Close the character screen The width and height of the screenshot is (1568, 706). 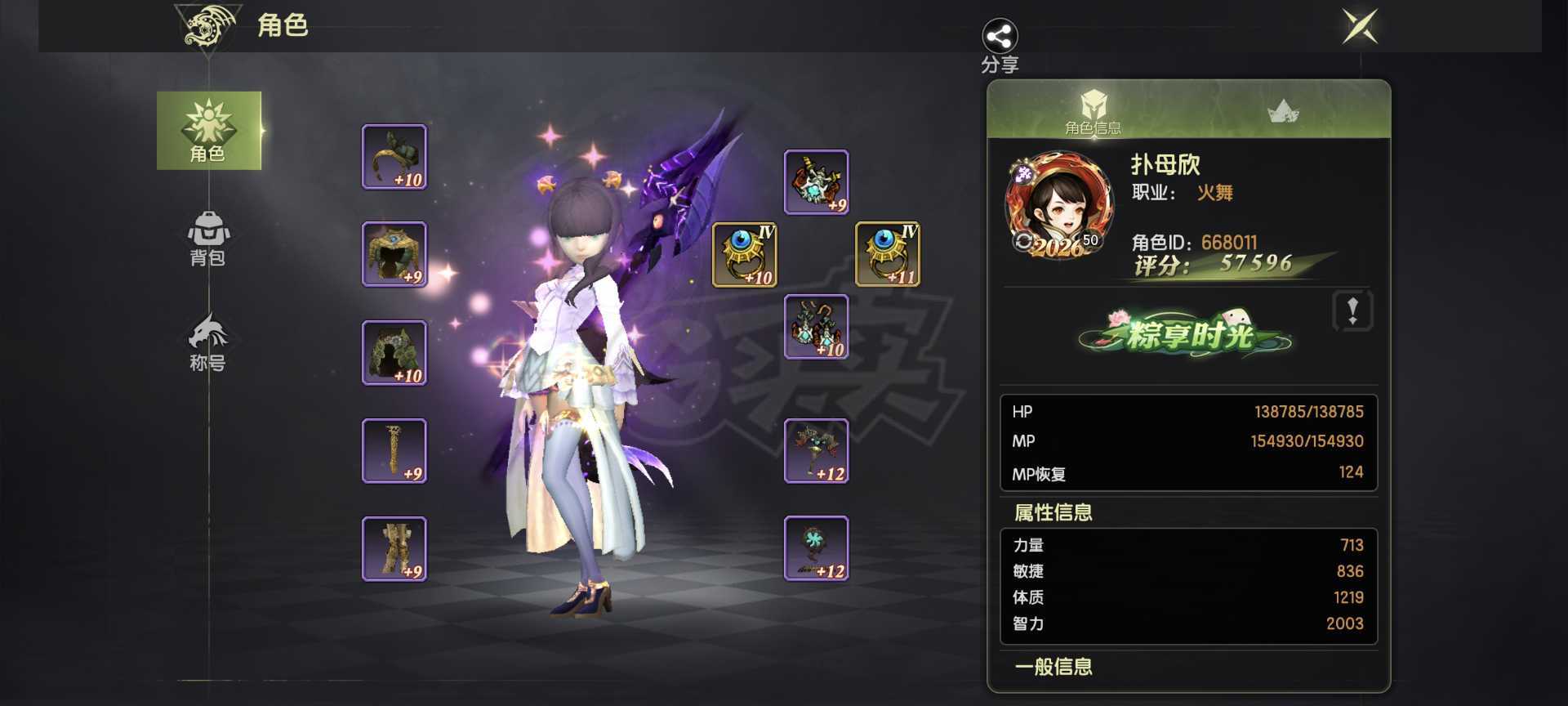coord(1360,26)
